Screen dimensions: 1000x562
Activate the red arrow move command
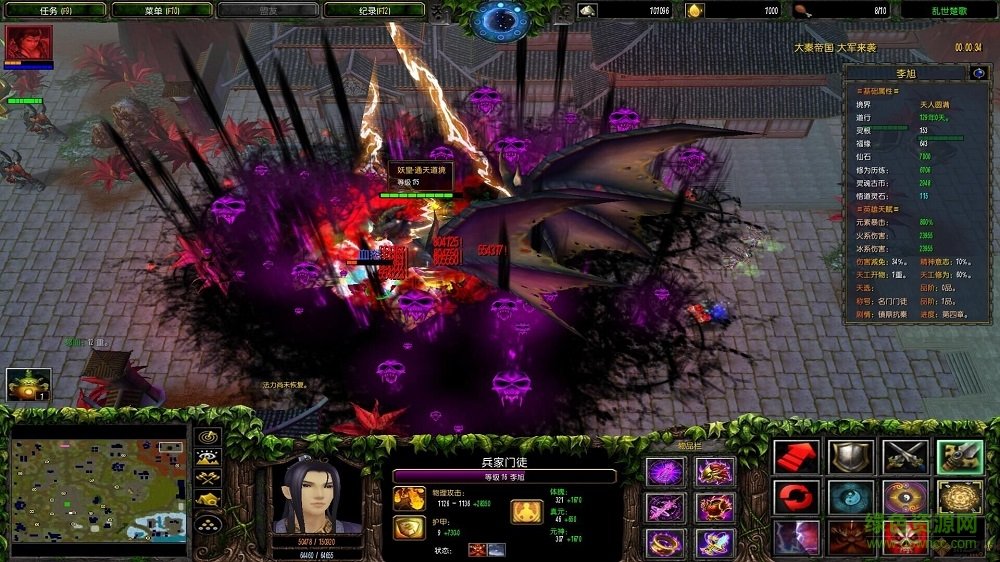(x=796, y=457)
